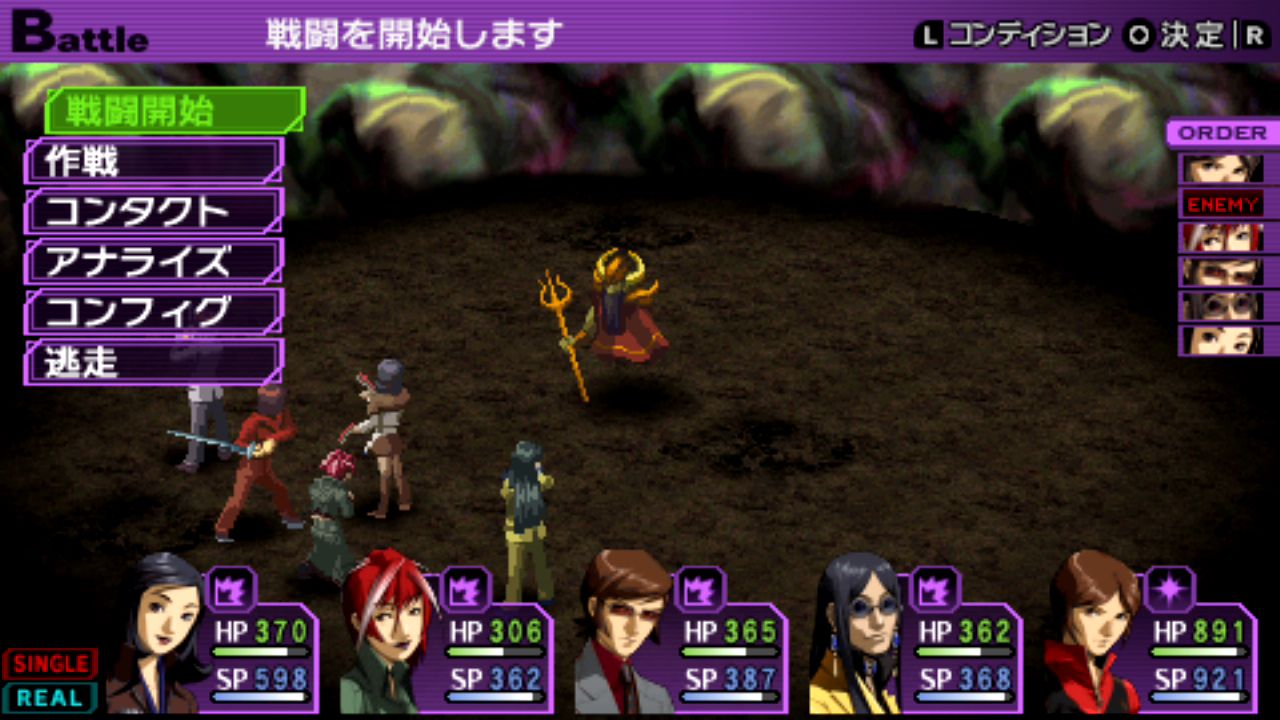
Task: Select the long-haired man in yellow suit portrait
Action: pos(858,635)
